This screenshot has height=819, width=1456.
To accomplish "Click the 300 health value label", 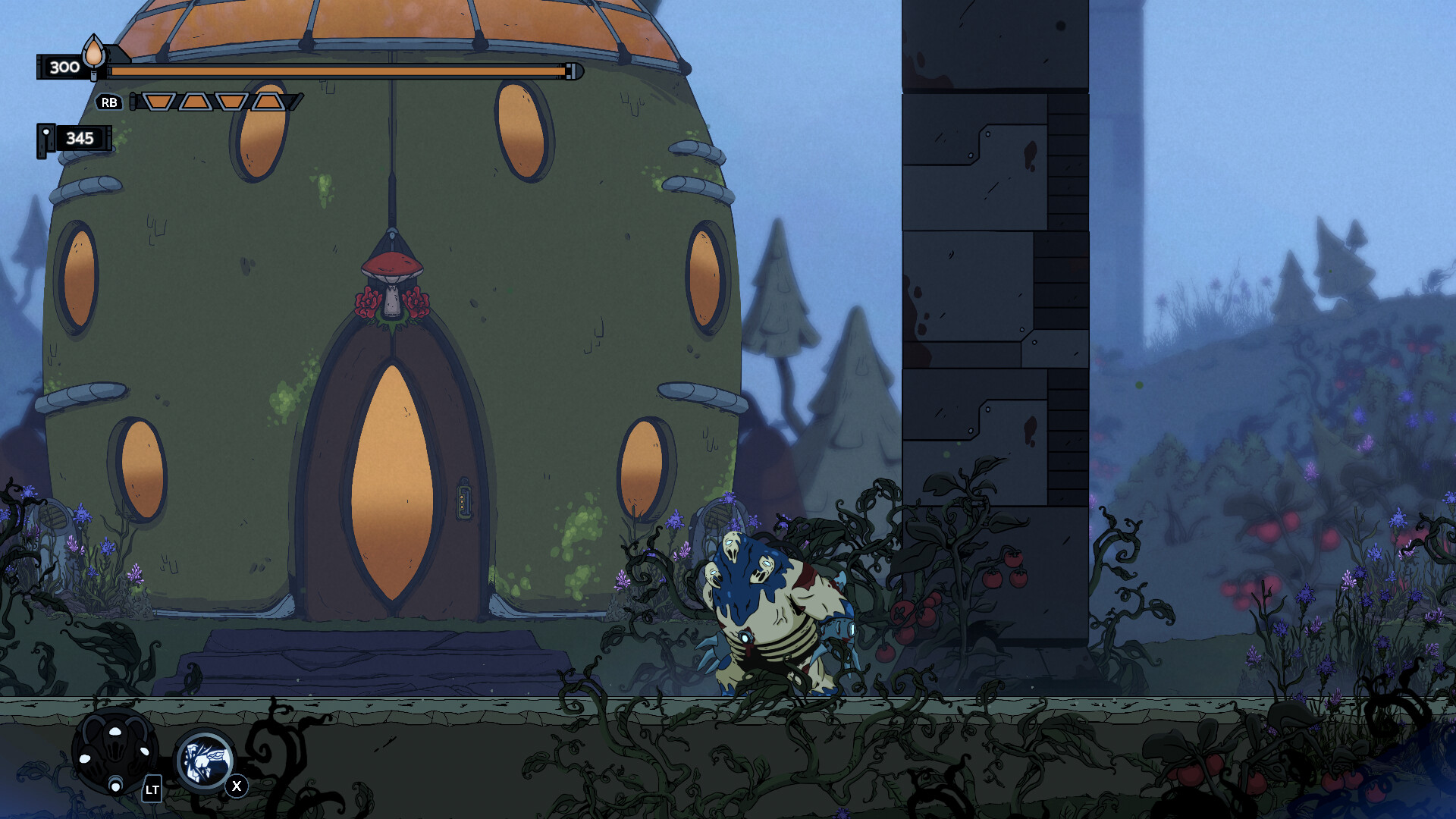I will point(63,67).
